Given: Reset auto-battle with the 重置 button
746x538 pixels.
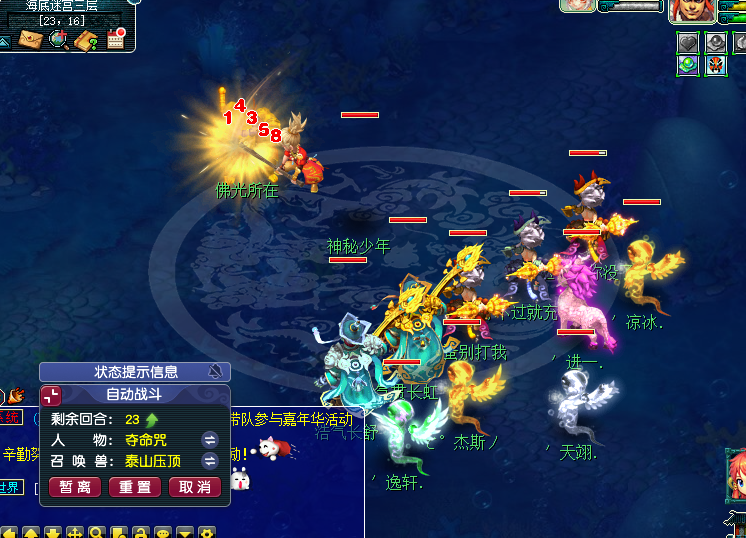Looking at the screenshot, I should [135, 487].
